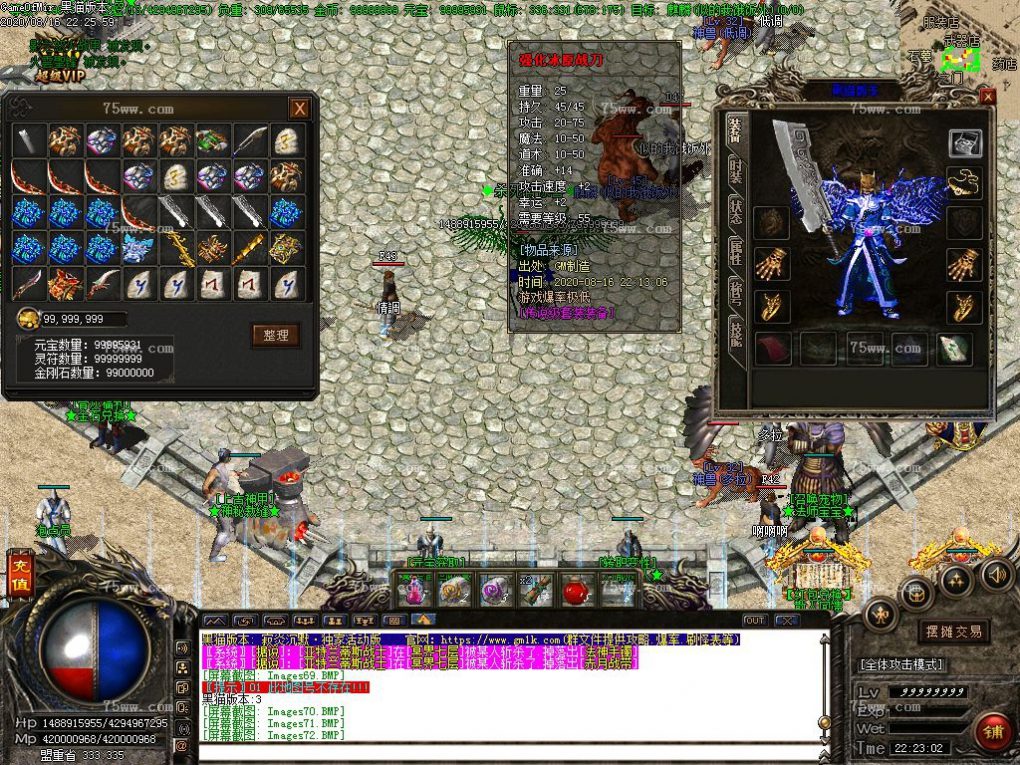Click the round red 铺 shop button
Screen dimensions: 1020x765
(993, 731)
